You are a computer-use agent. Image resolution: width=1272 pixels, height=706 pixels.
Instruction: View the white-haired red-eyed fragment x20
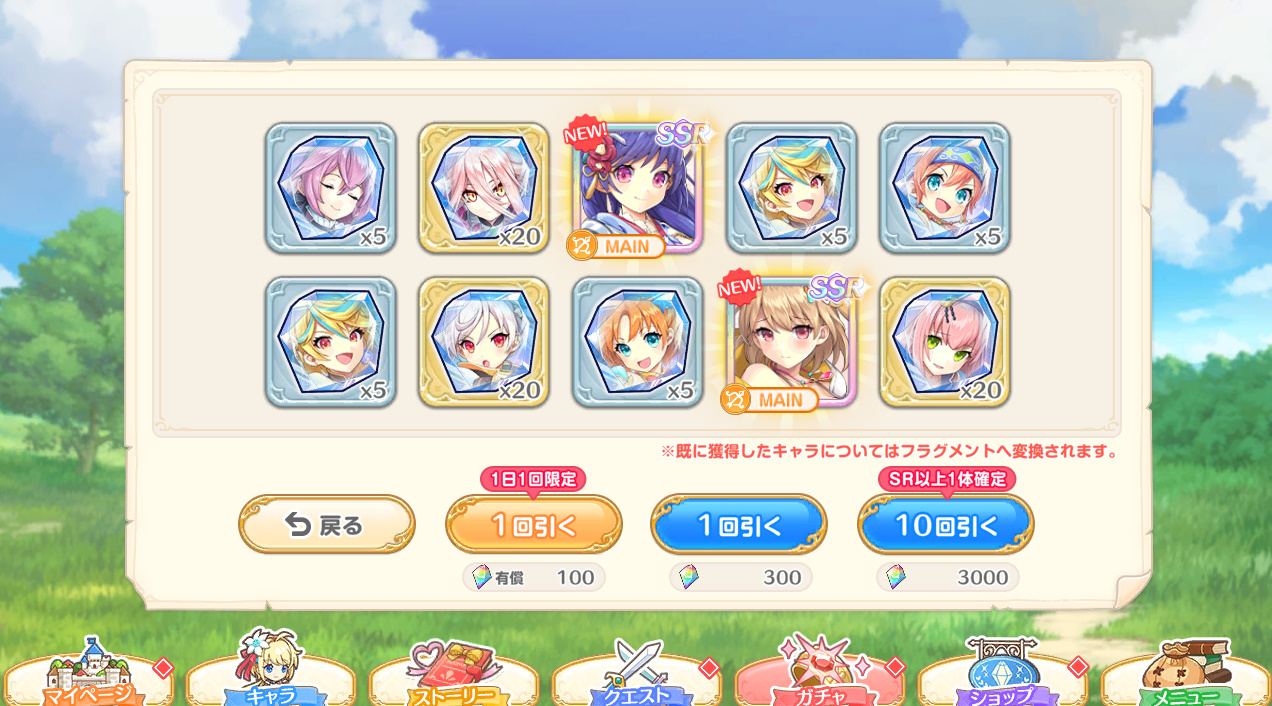pos(484,342)
